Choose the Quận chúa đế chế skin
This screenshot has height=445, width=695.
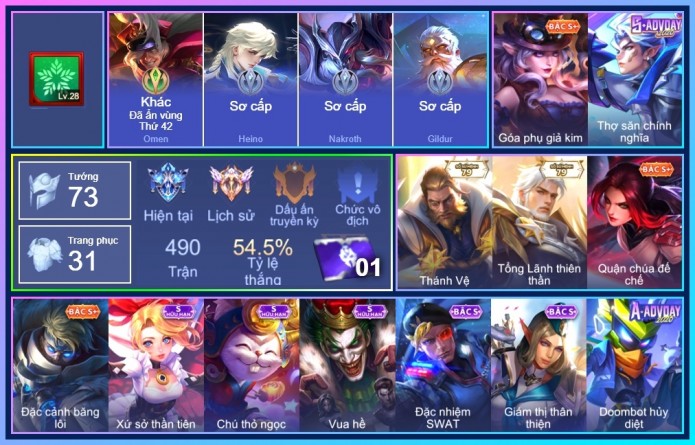pos(635,220)
